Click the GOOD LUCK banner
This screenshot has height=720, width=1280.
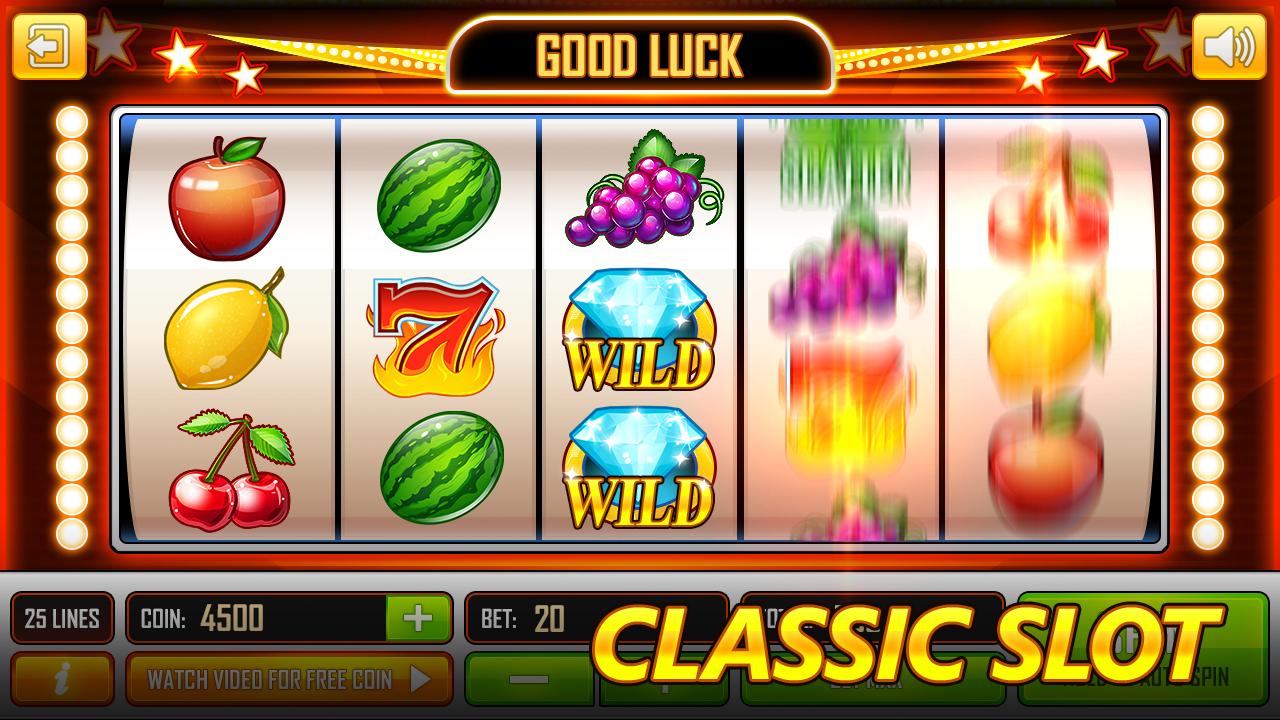point(640,55)
